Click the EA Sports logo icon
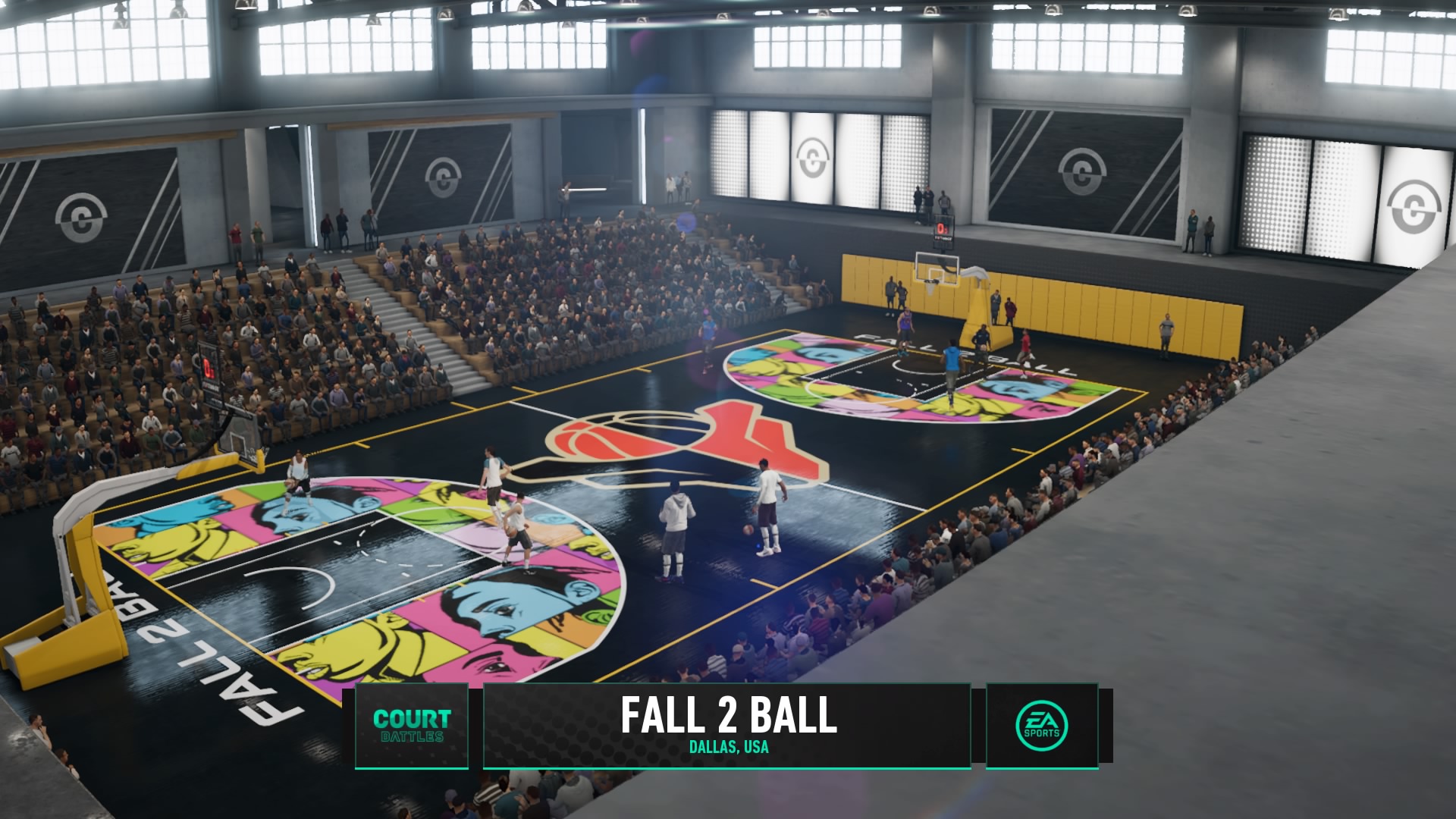Viewport: 1456px width, 819px height. tap(1042, 725)
